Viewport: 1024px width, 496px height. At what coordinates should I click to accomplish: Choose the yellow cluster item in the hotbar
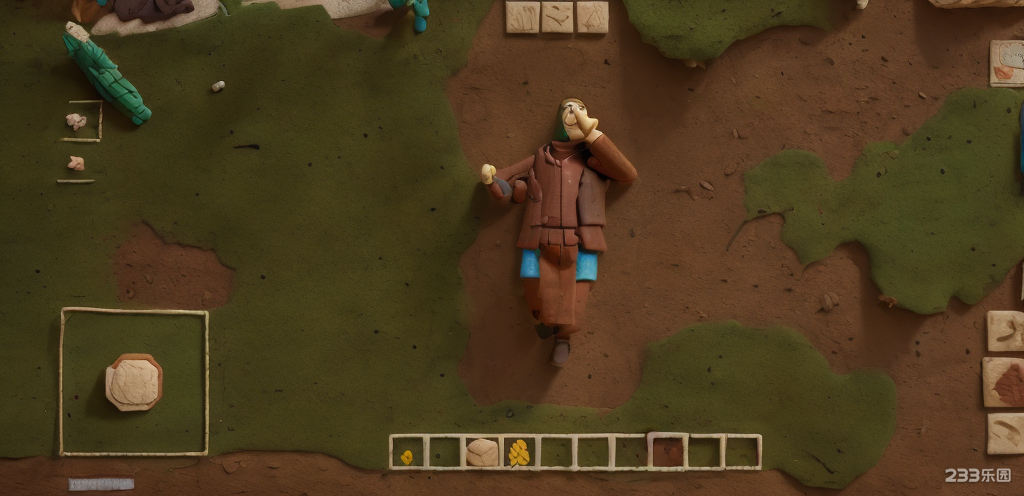click(518, 453)
